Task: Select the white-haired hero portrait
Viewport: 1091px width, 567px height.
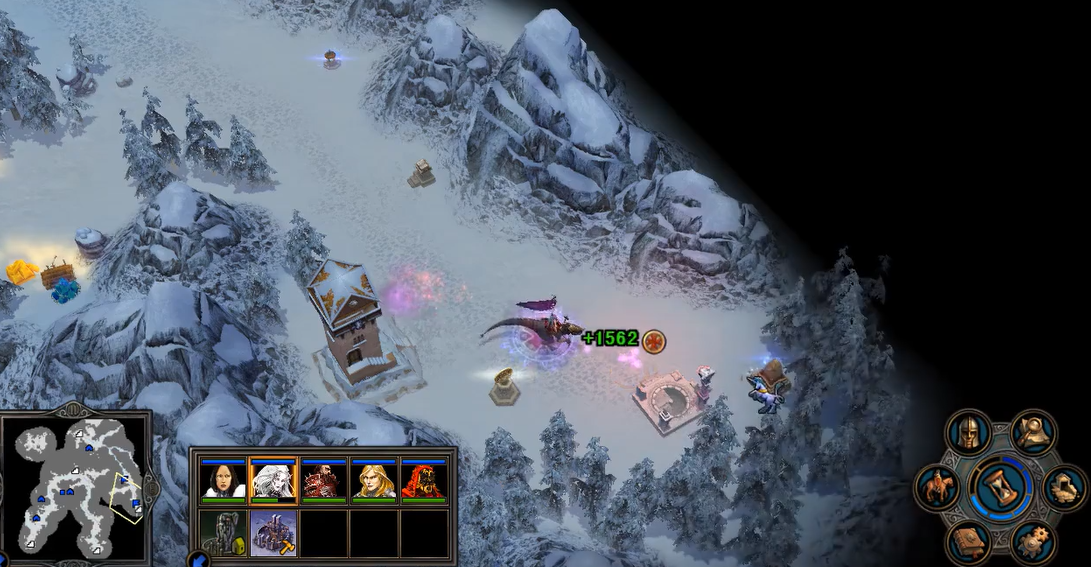Action: 273,482
